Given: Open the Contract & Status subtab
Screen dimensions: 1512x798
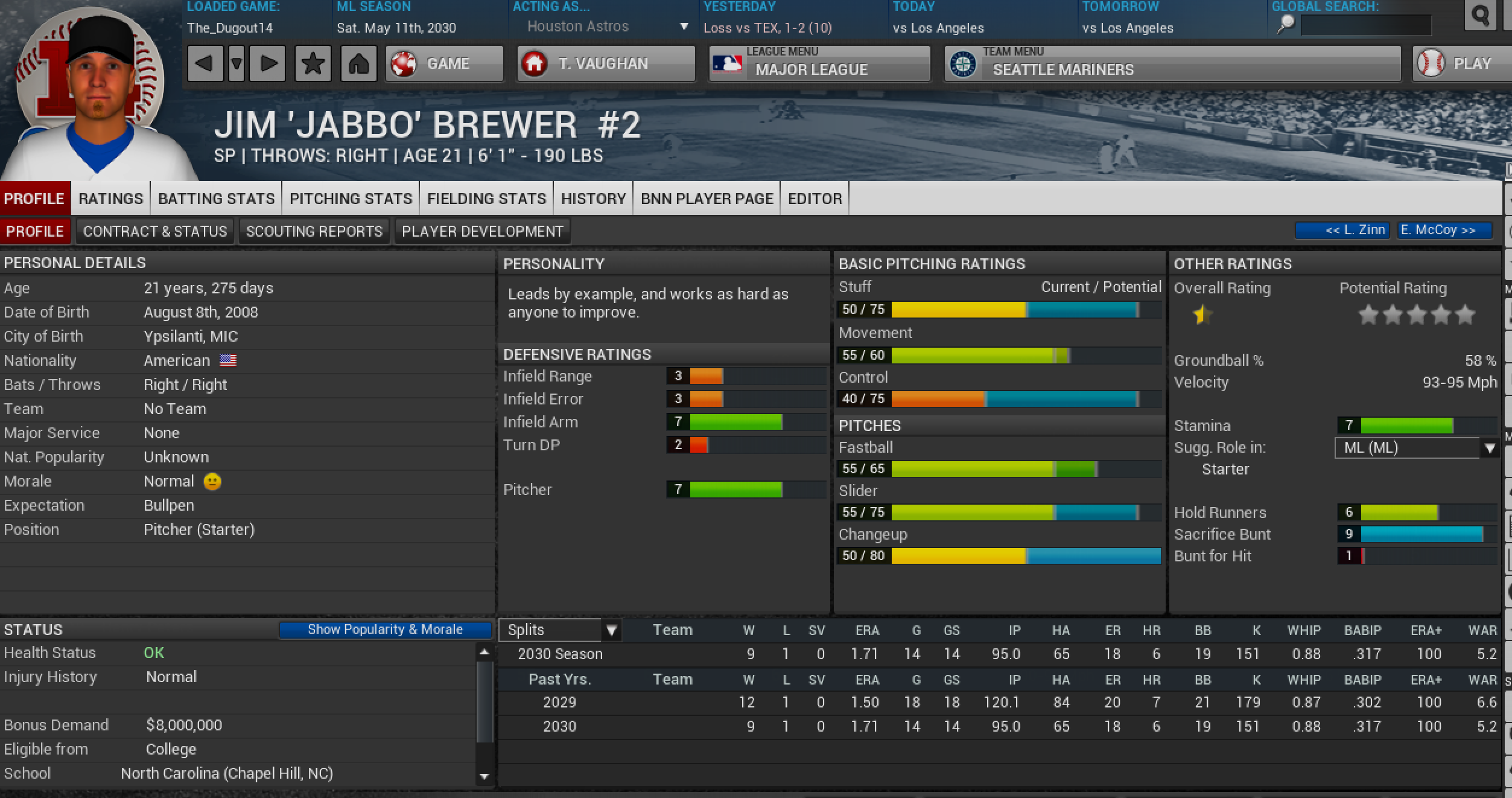Looking at the screenshot, I should coord(155,231).
